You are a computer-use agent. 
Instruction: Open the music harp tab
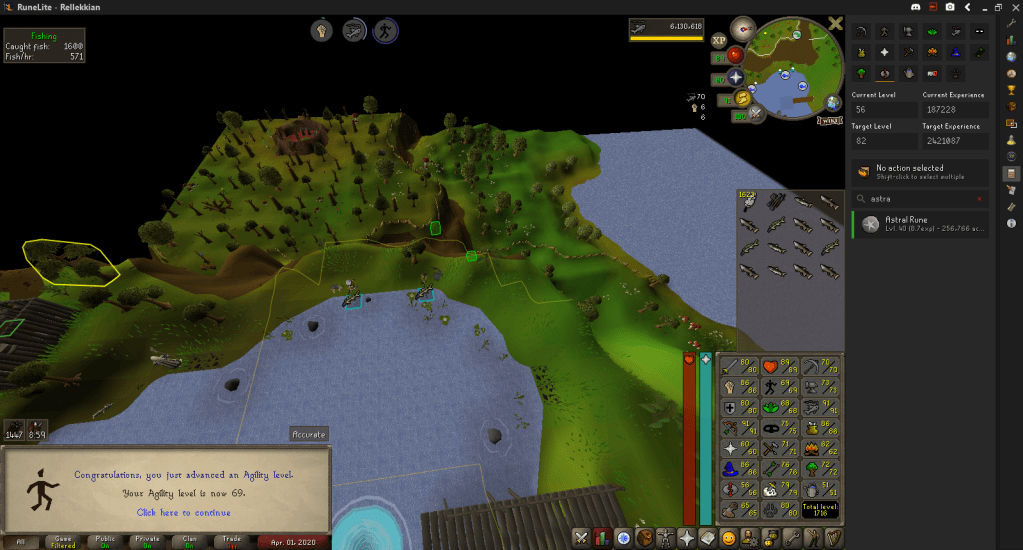click(x=834, y=539)
